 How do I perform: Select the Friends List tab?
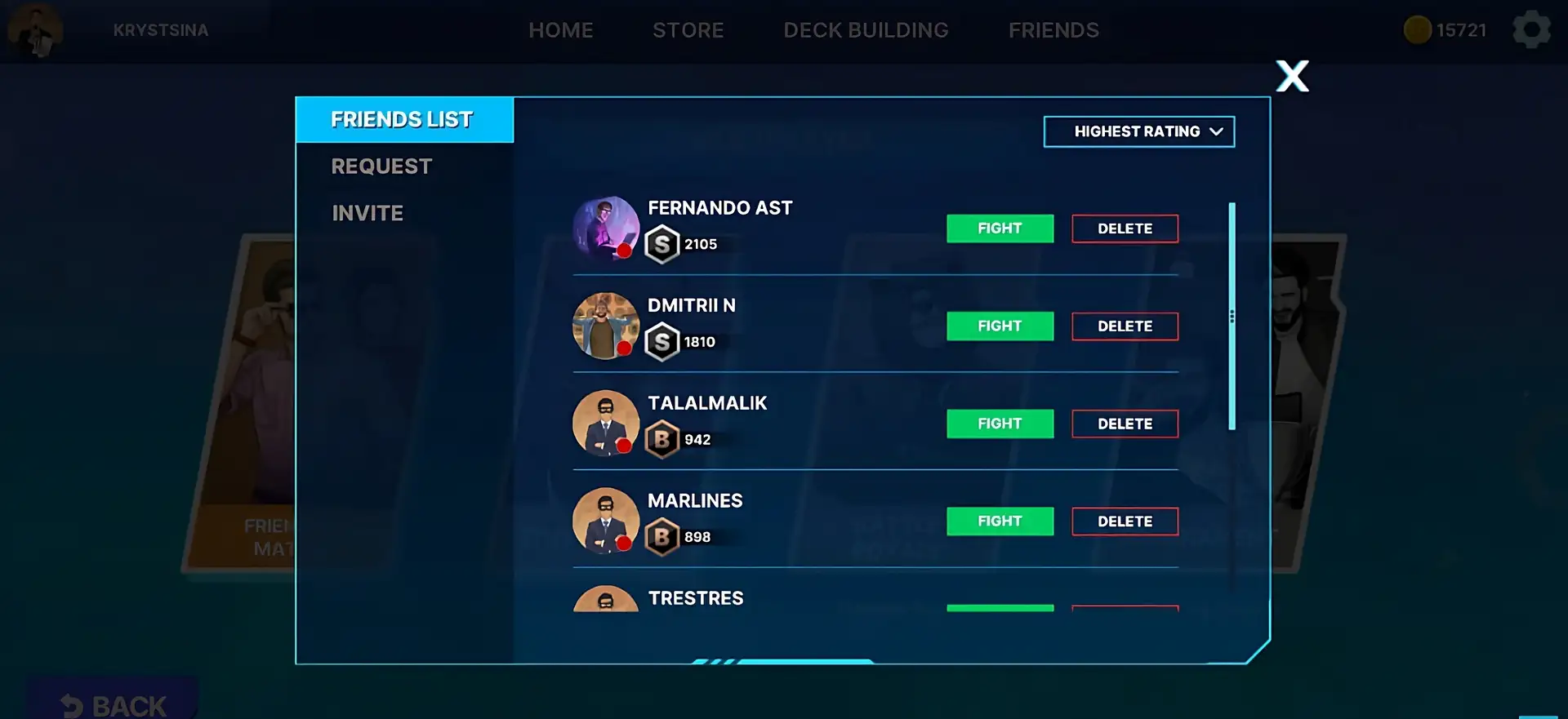click(402, 120)
